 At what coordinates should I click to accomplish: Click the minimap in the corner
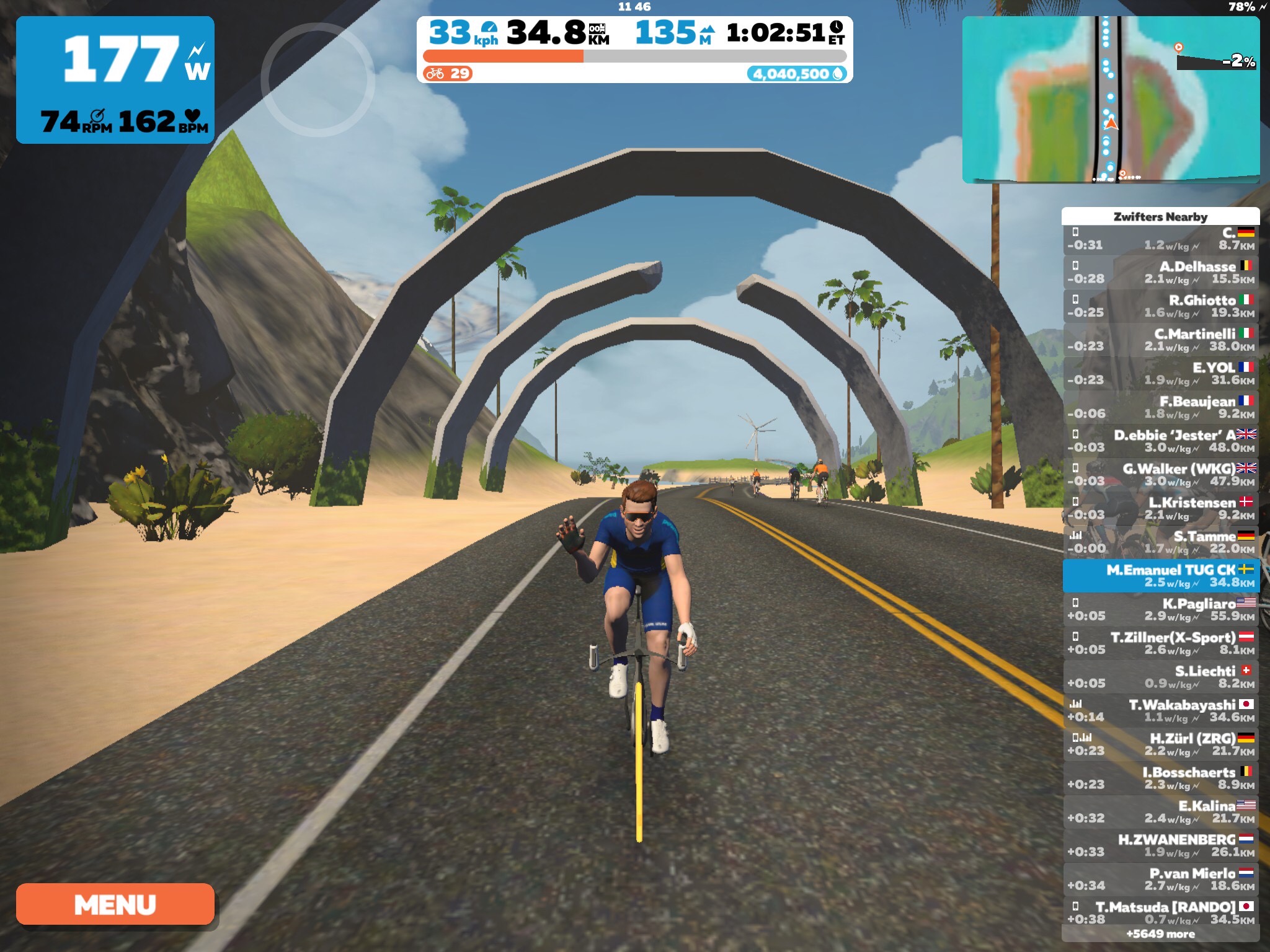[1110, 100]
